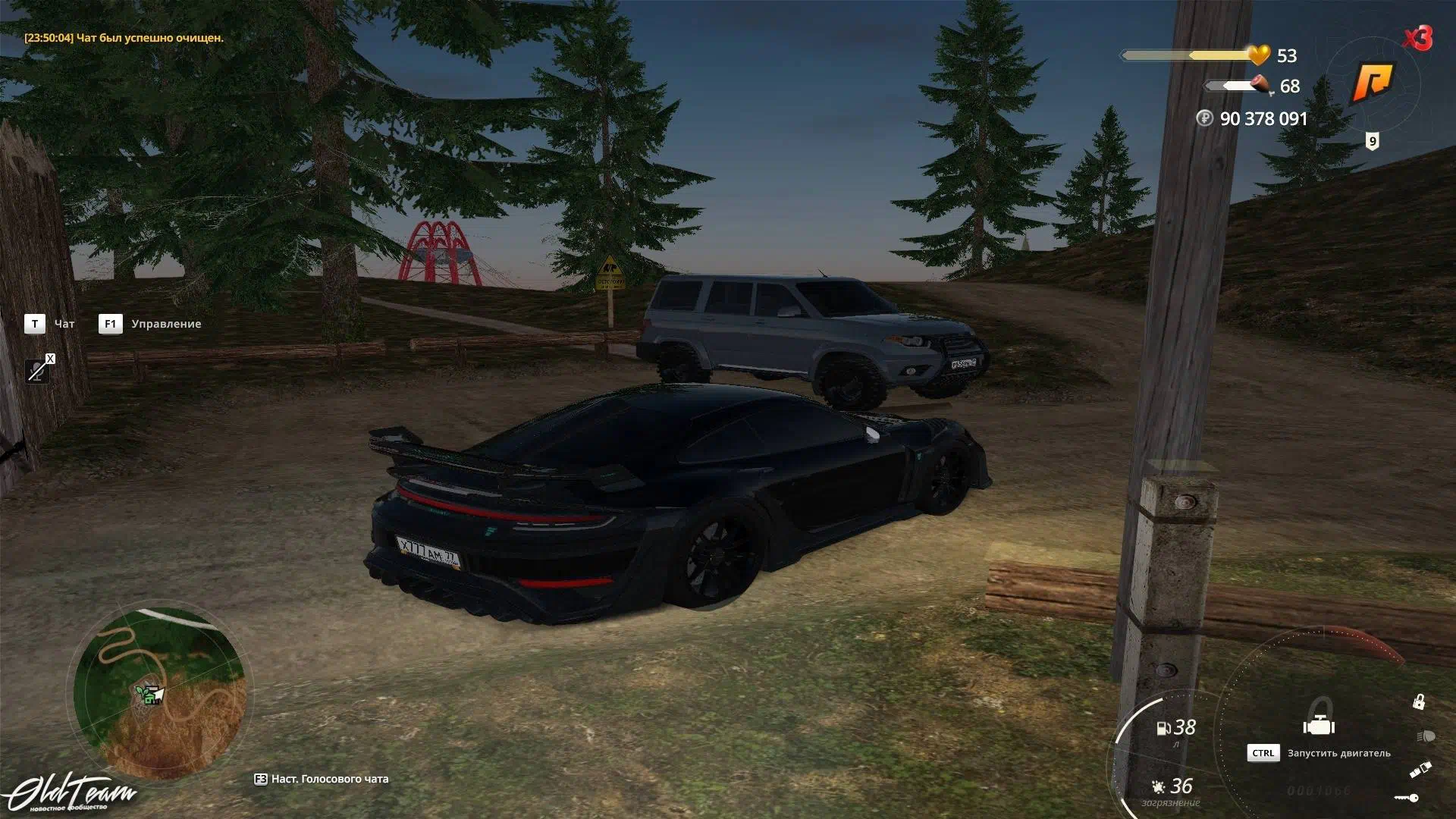The width and height of the screenshot is (1456, 819).
Task: Click the muted microphone icon
Action: [37, 370]
